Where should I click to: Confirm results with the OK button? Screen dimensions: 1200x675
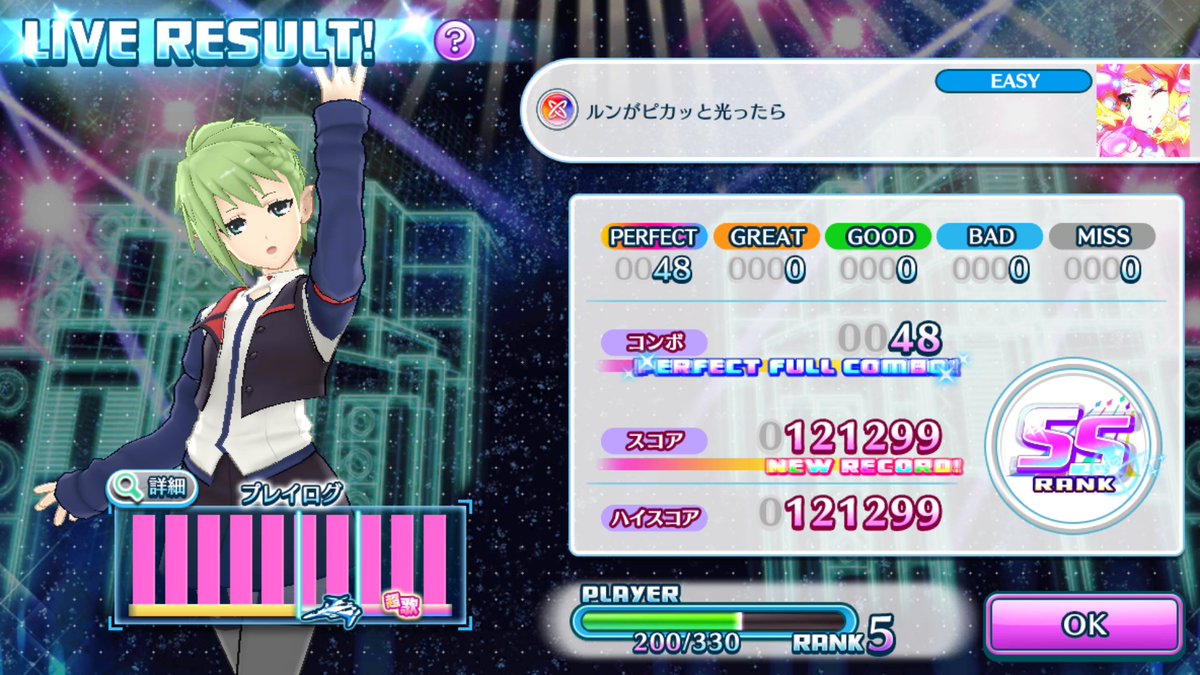pos(1084,625)
